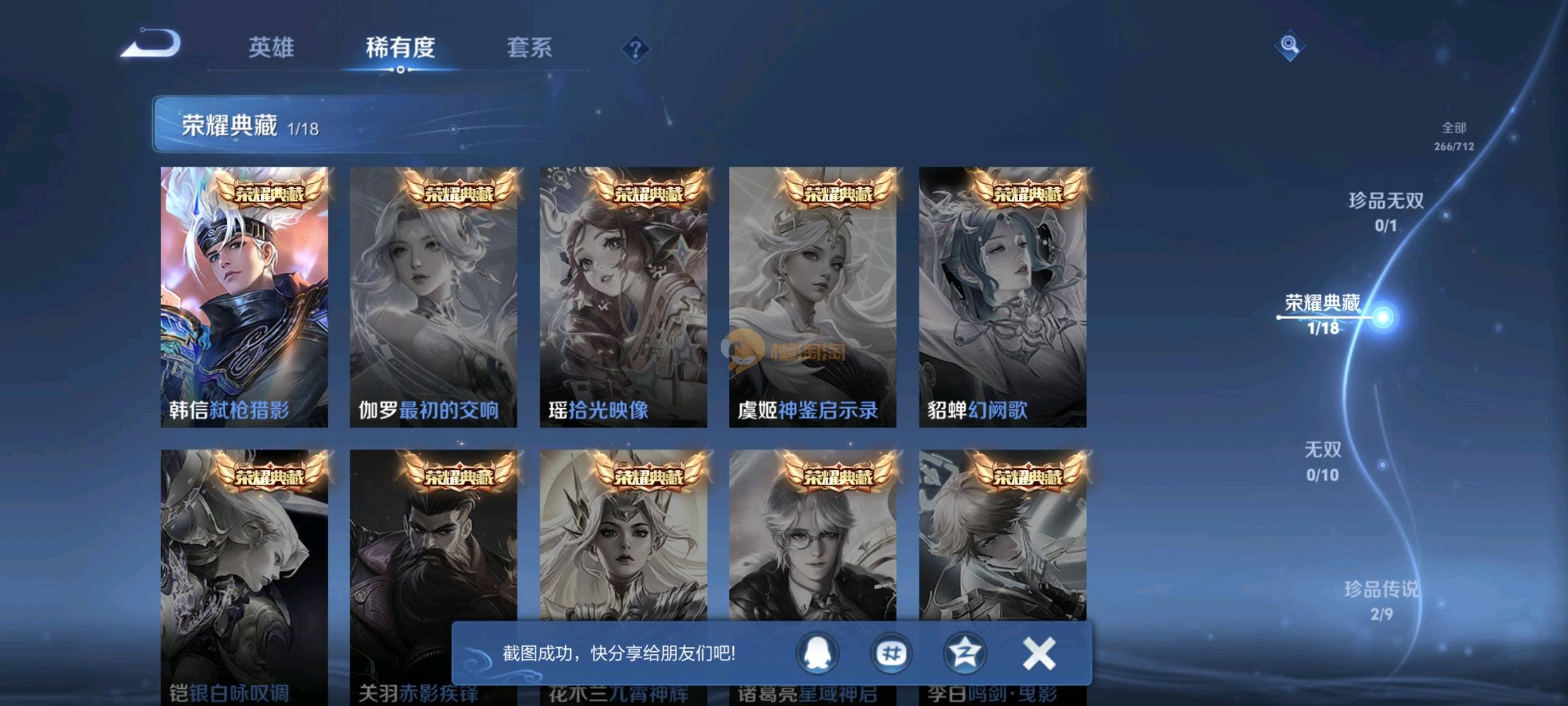Viewport: 1568px width, 706px height.
Task: Open the skin search magnifier
Action: click(x=1289, y=45)
